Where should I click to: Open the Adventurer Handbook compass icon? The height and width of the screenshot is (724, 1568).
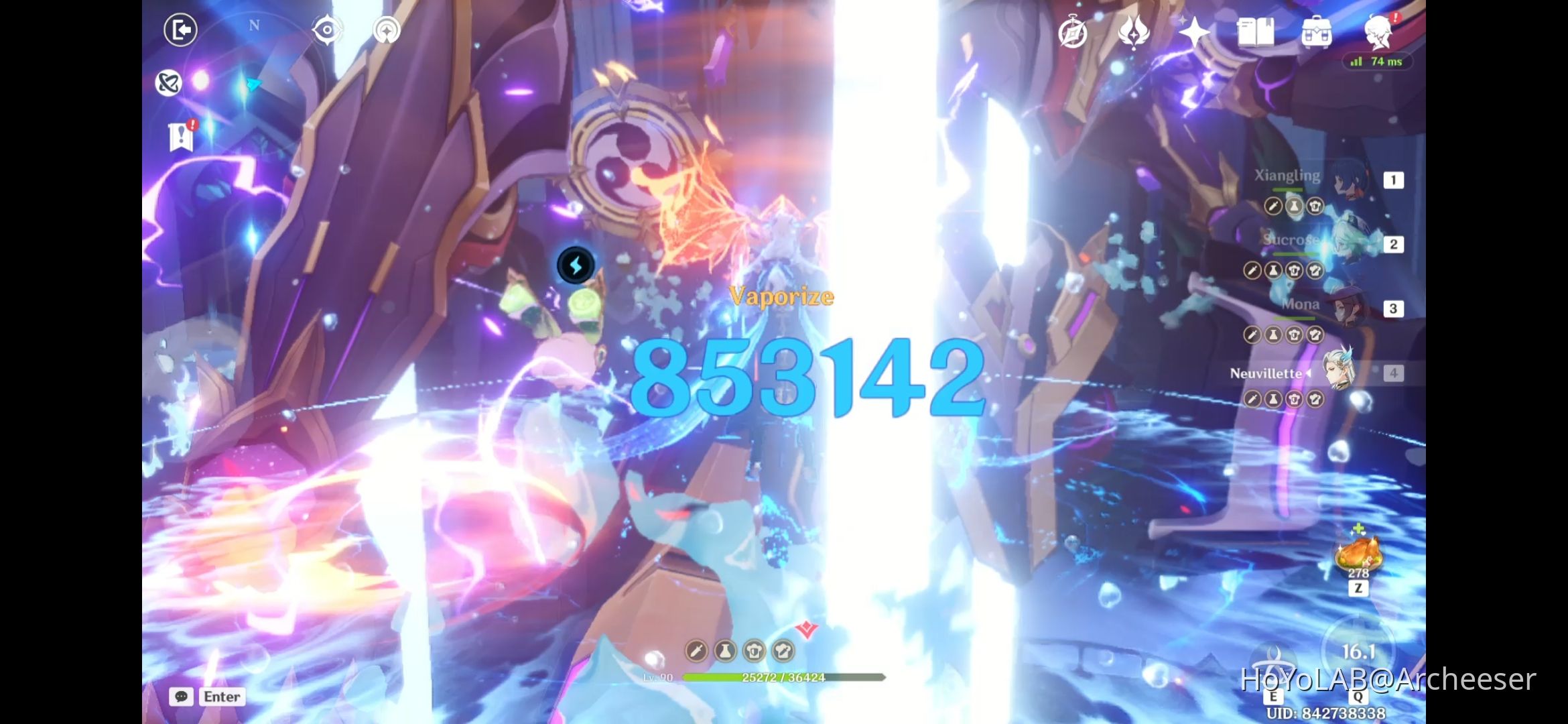click(x=1073, y=31)
